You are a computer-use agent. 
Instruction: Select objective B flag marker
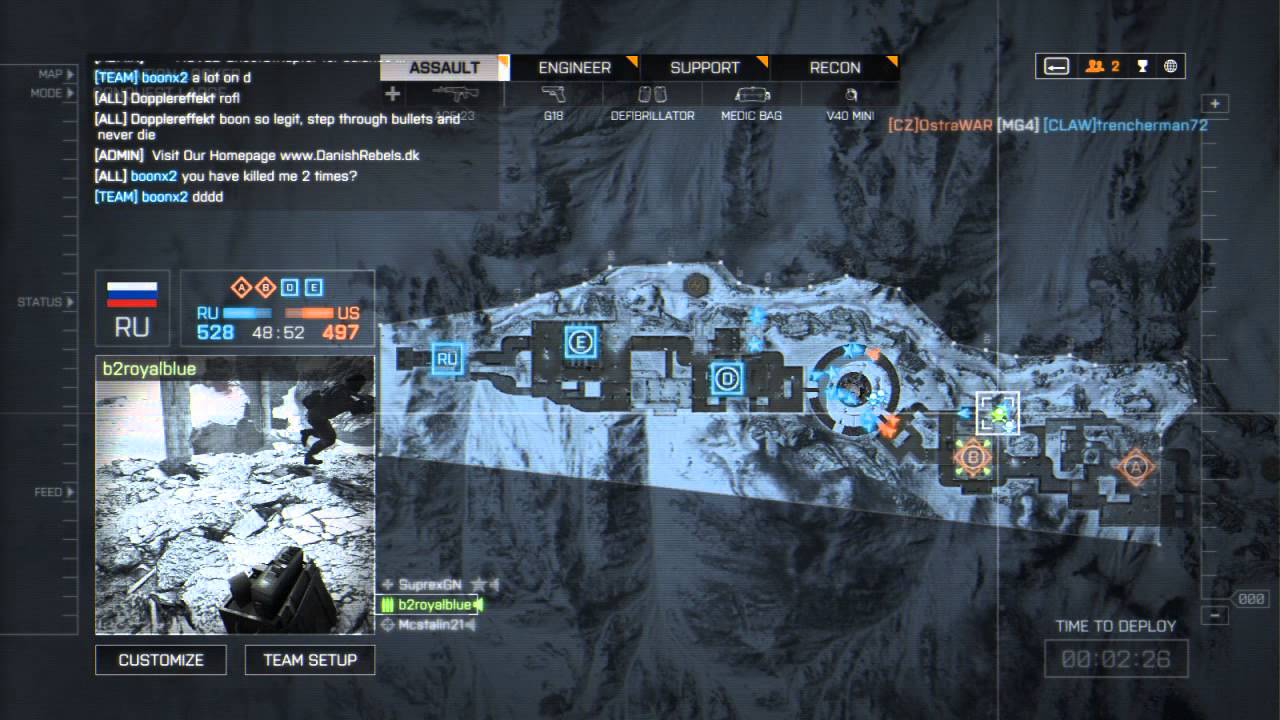[x=971, y=458]
